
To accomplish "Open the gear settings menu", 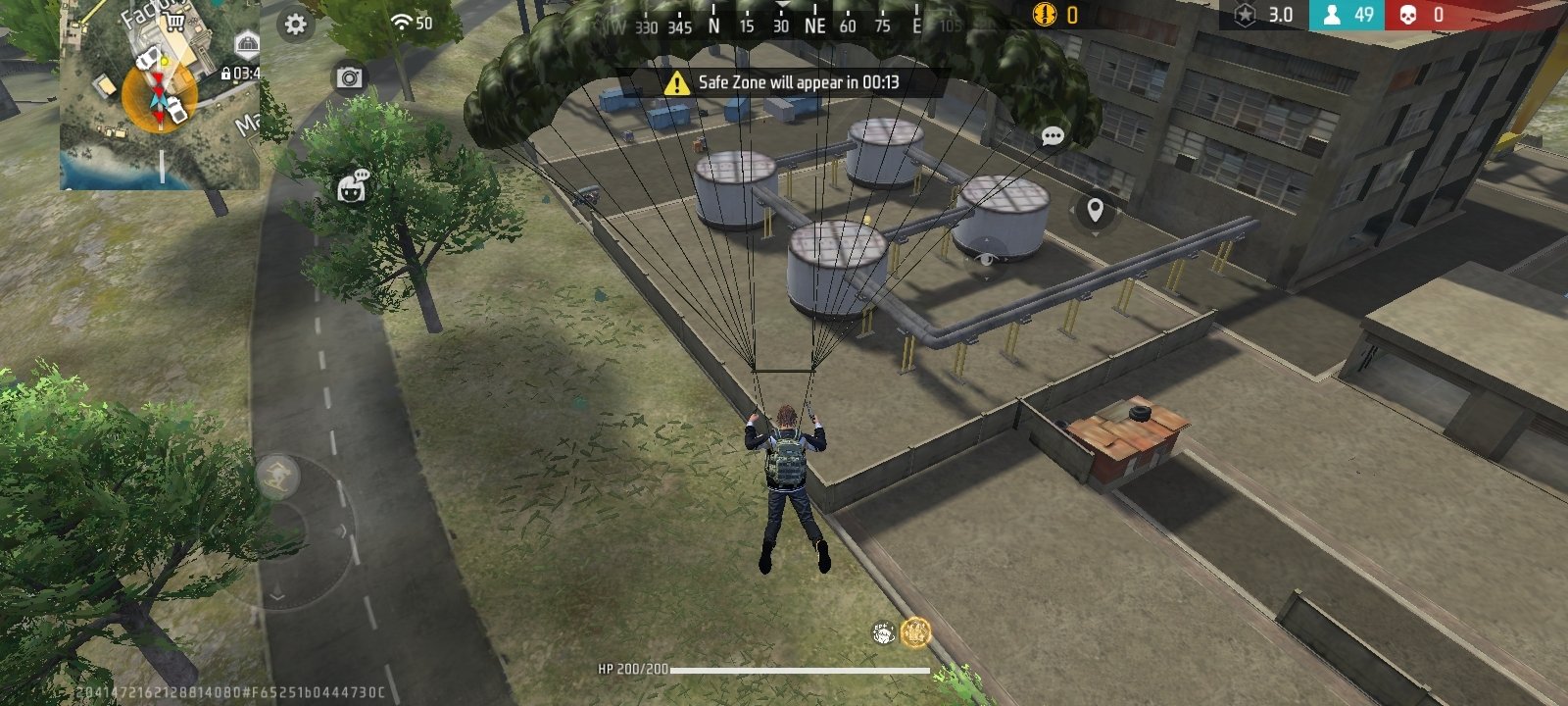I will 295,25.
